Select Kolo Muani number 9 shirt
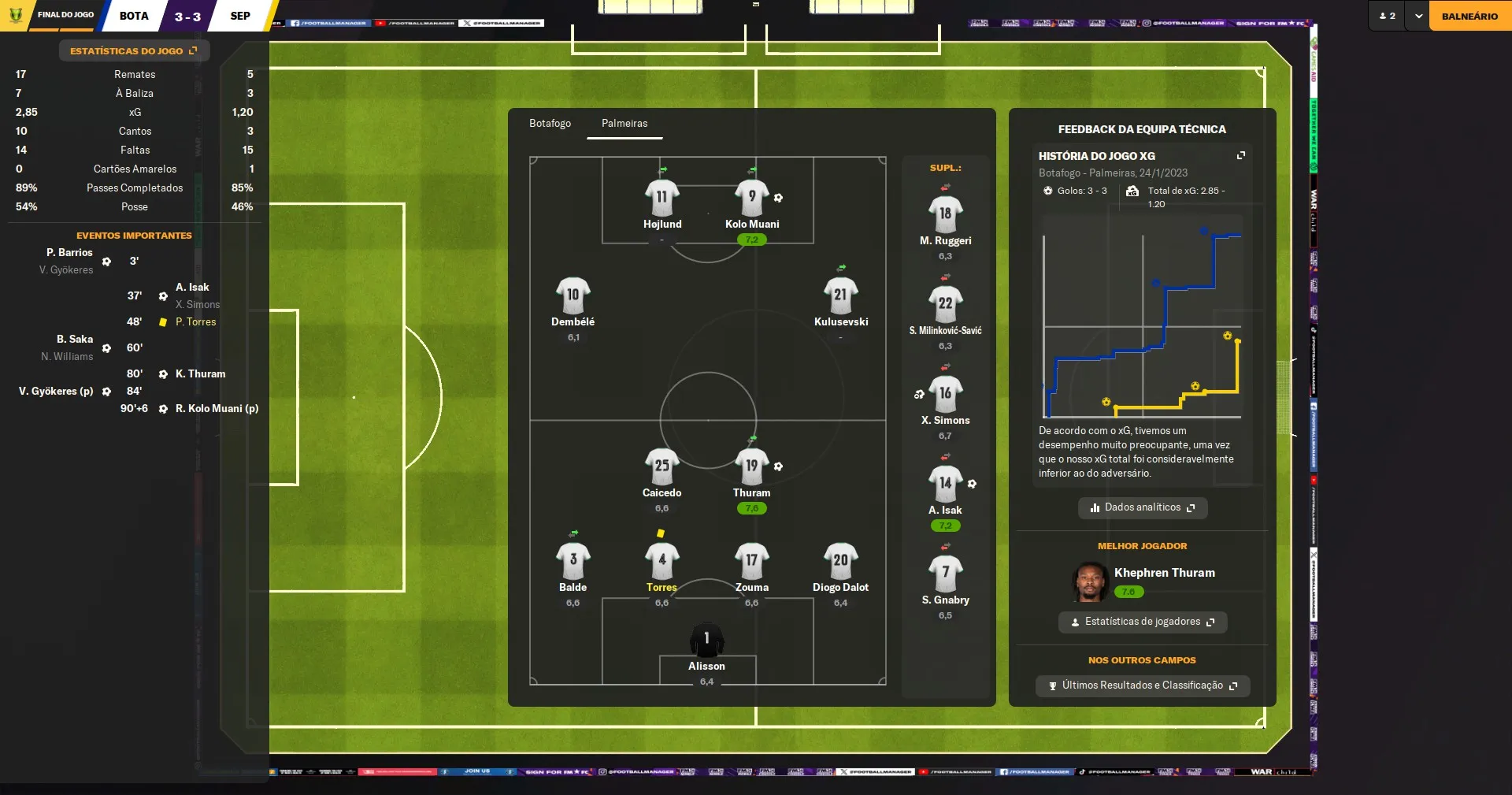1512x795 pixels. pyautogui.click(x=752, y=197)
